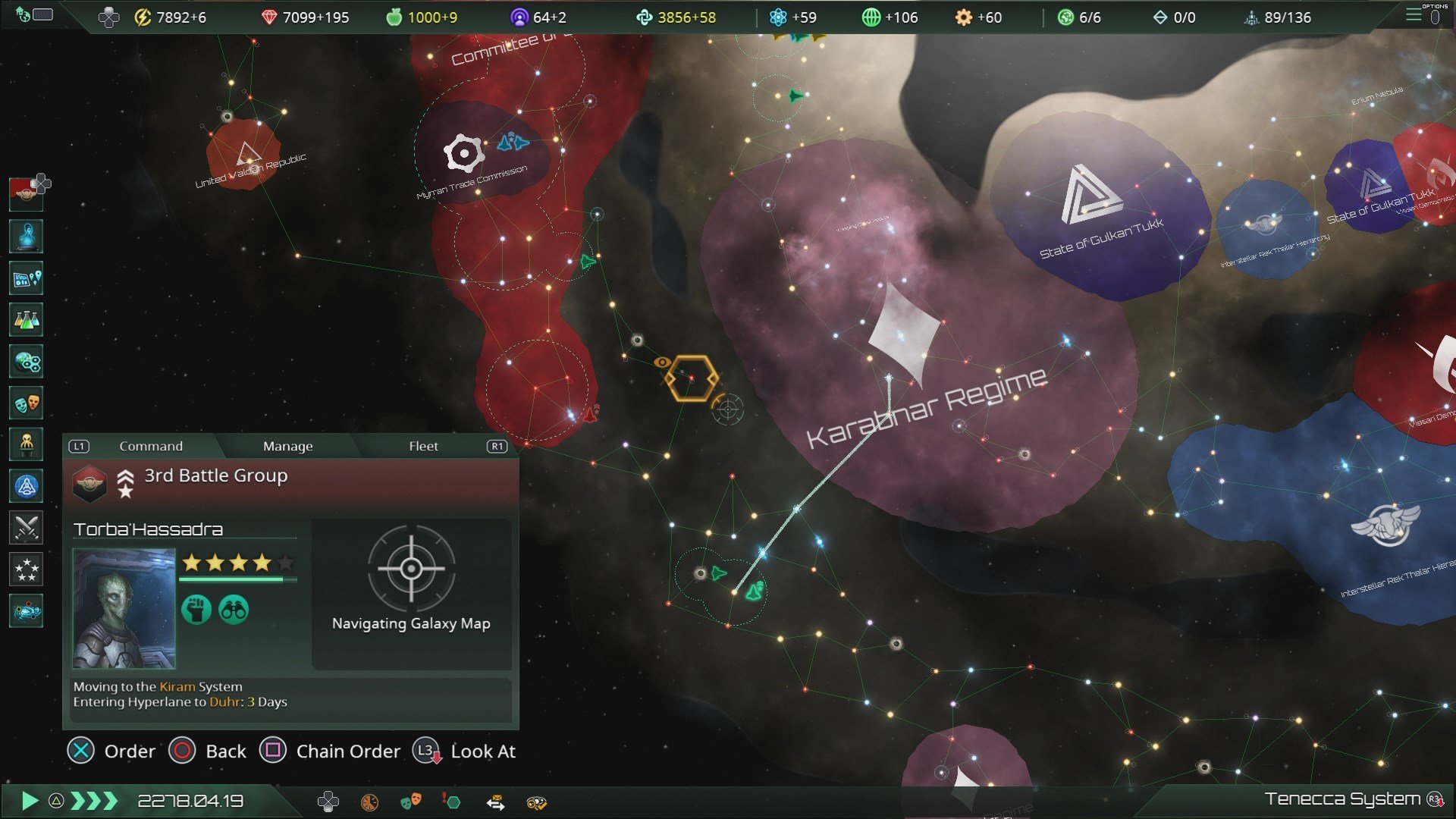Open the Factions panel with the masks icon
The image size is (1456, 819).
point(26,403)
